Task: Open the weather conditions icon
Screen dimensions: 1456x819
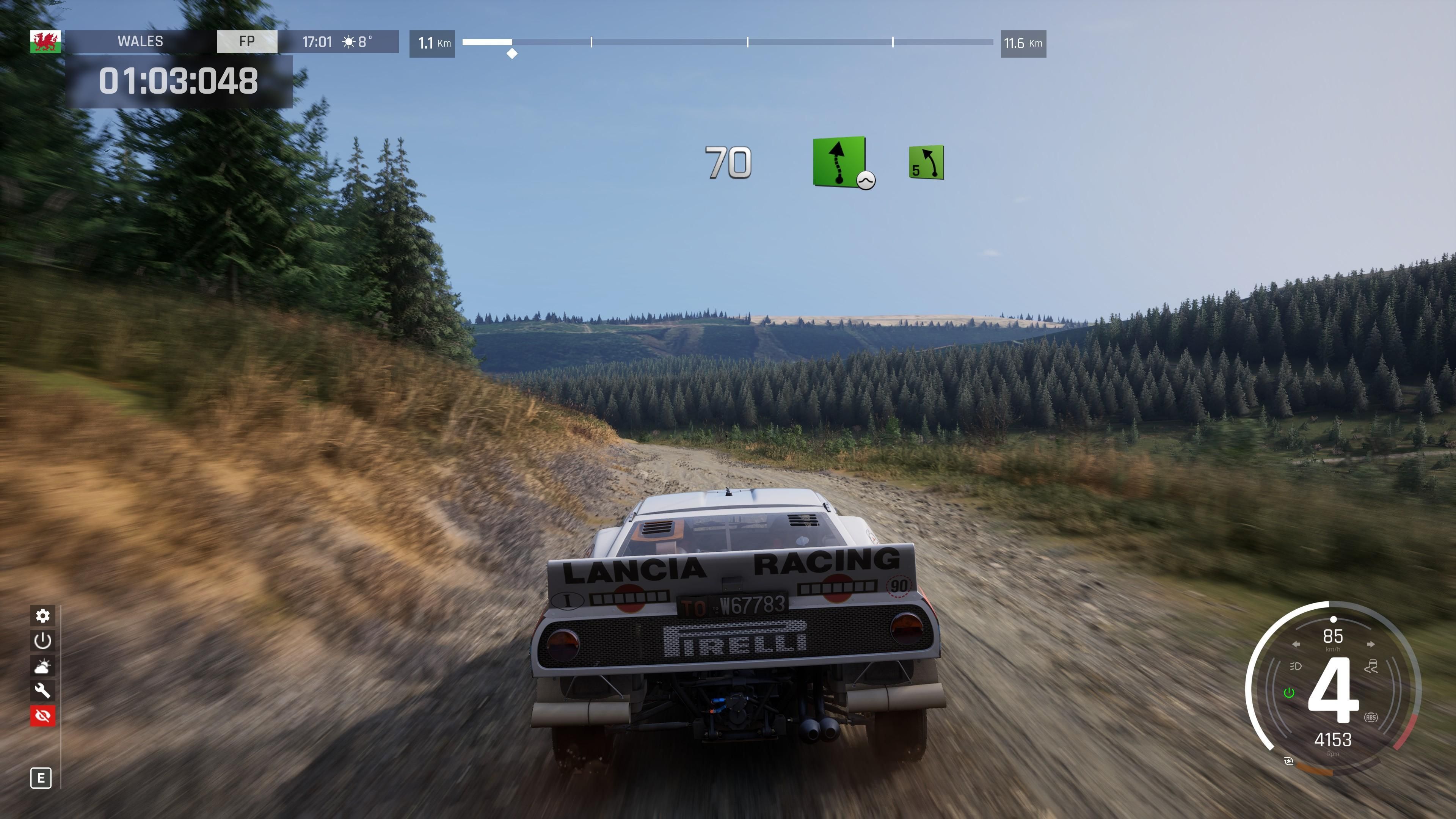Action: 43,666
